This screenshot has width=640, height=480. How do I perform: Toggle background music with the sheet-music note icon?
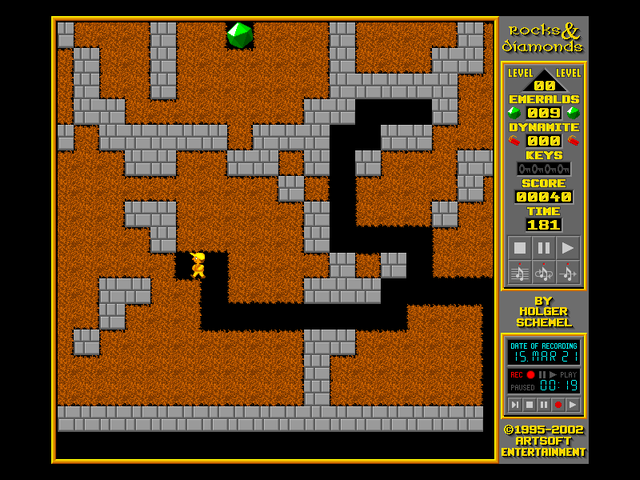(519, 272)
